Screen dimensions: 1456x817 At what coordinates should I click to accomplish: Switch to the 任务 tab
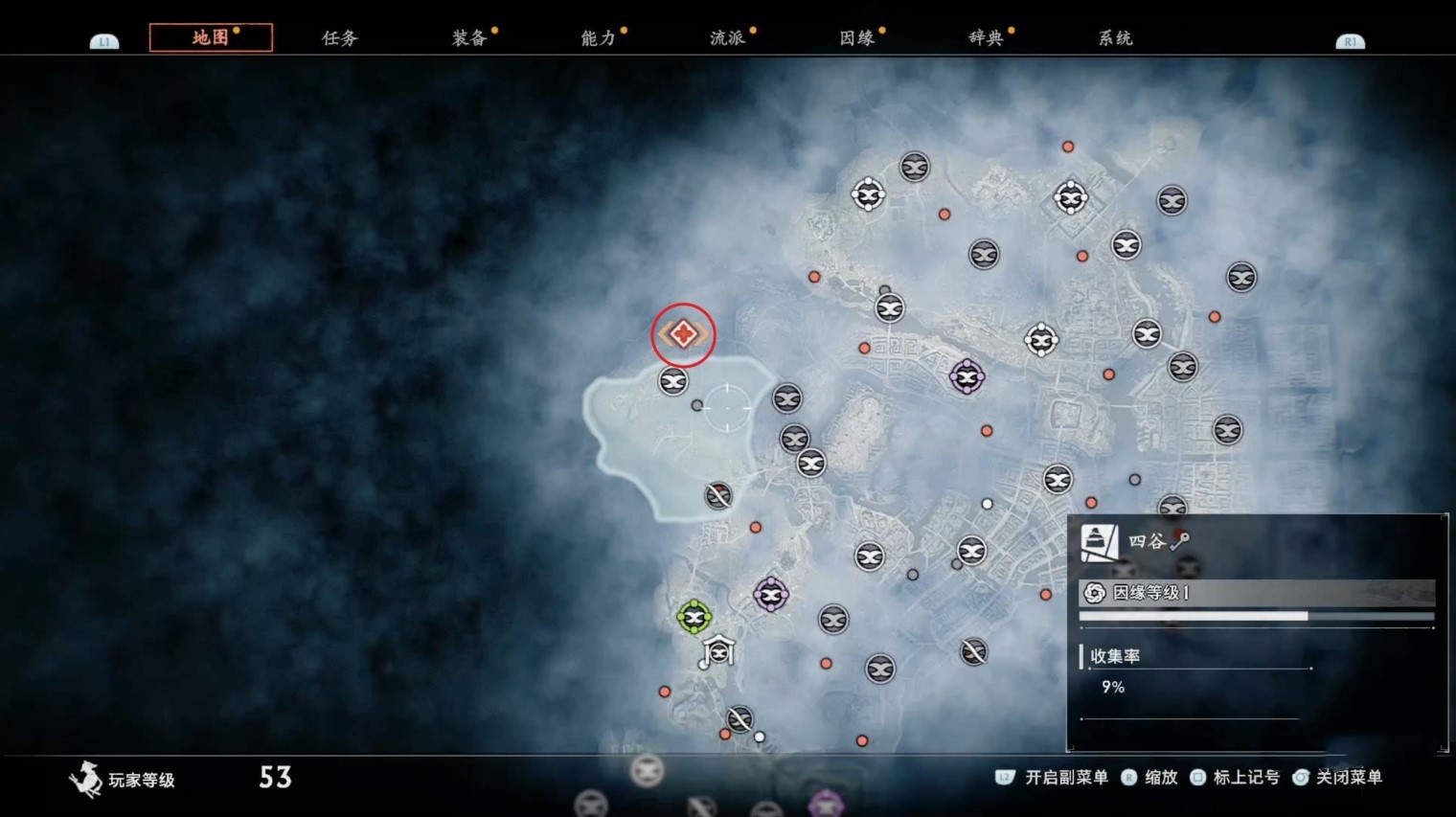pyautogui.click(x=339, y=37)
